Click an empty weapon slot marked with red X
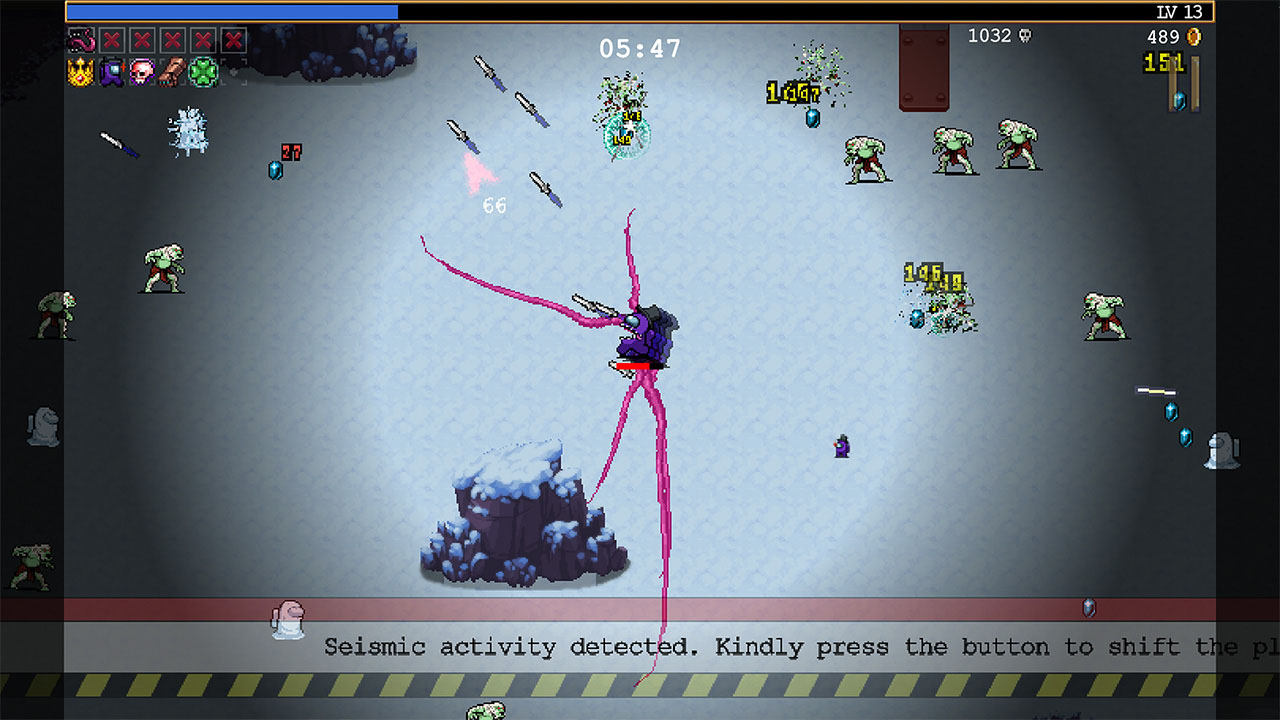The width and height of the screenshot is (1280, 720). coord(111,41)
